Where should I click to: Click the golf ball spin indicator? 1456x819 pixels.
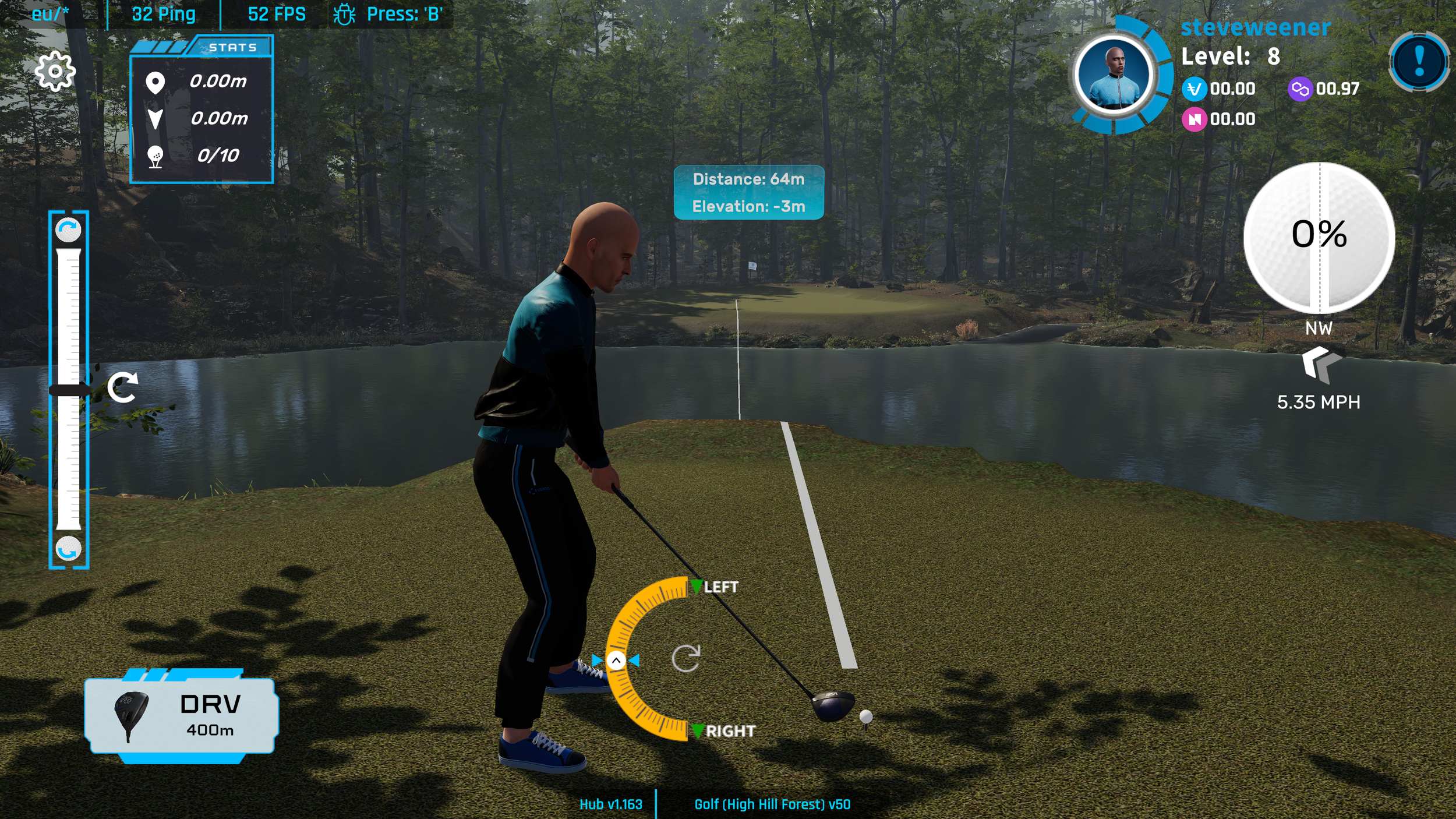click(x=1319, y=237)
